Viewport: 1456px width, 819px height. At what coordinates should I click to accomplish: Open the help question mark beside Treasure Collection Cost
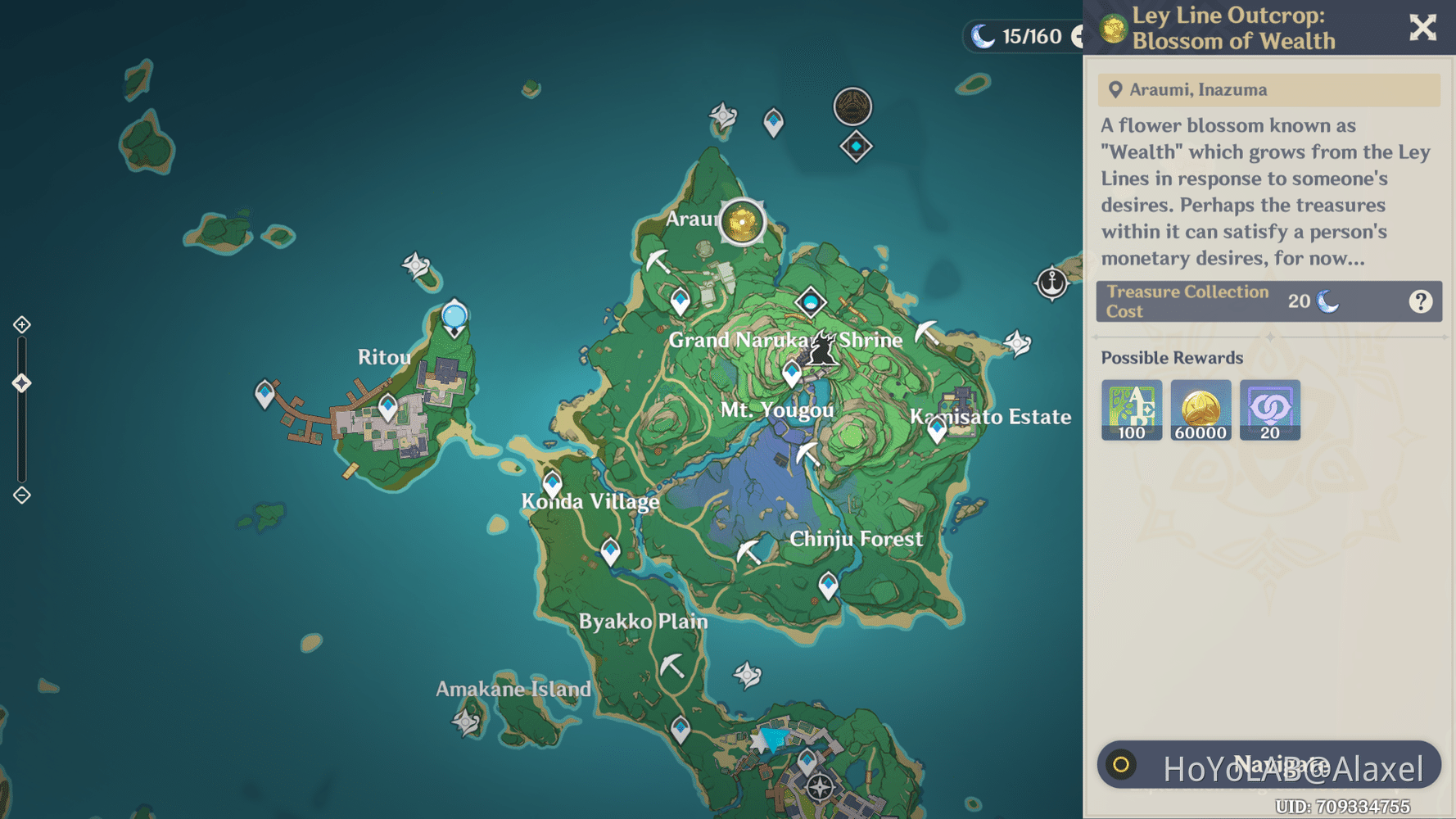click(1419, 301)
